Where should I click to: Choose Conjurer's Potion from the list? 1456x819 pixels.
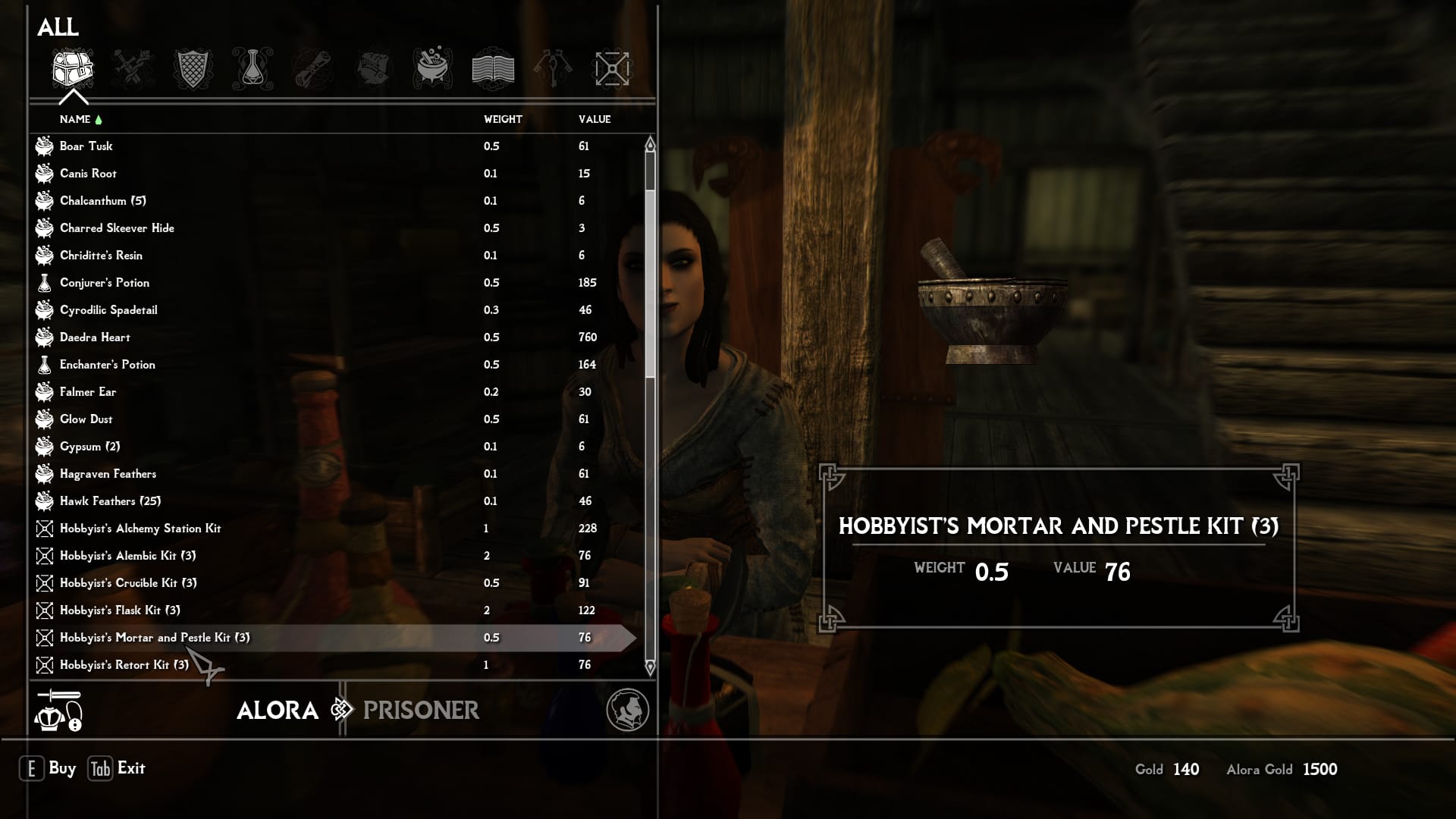(105, 283)
